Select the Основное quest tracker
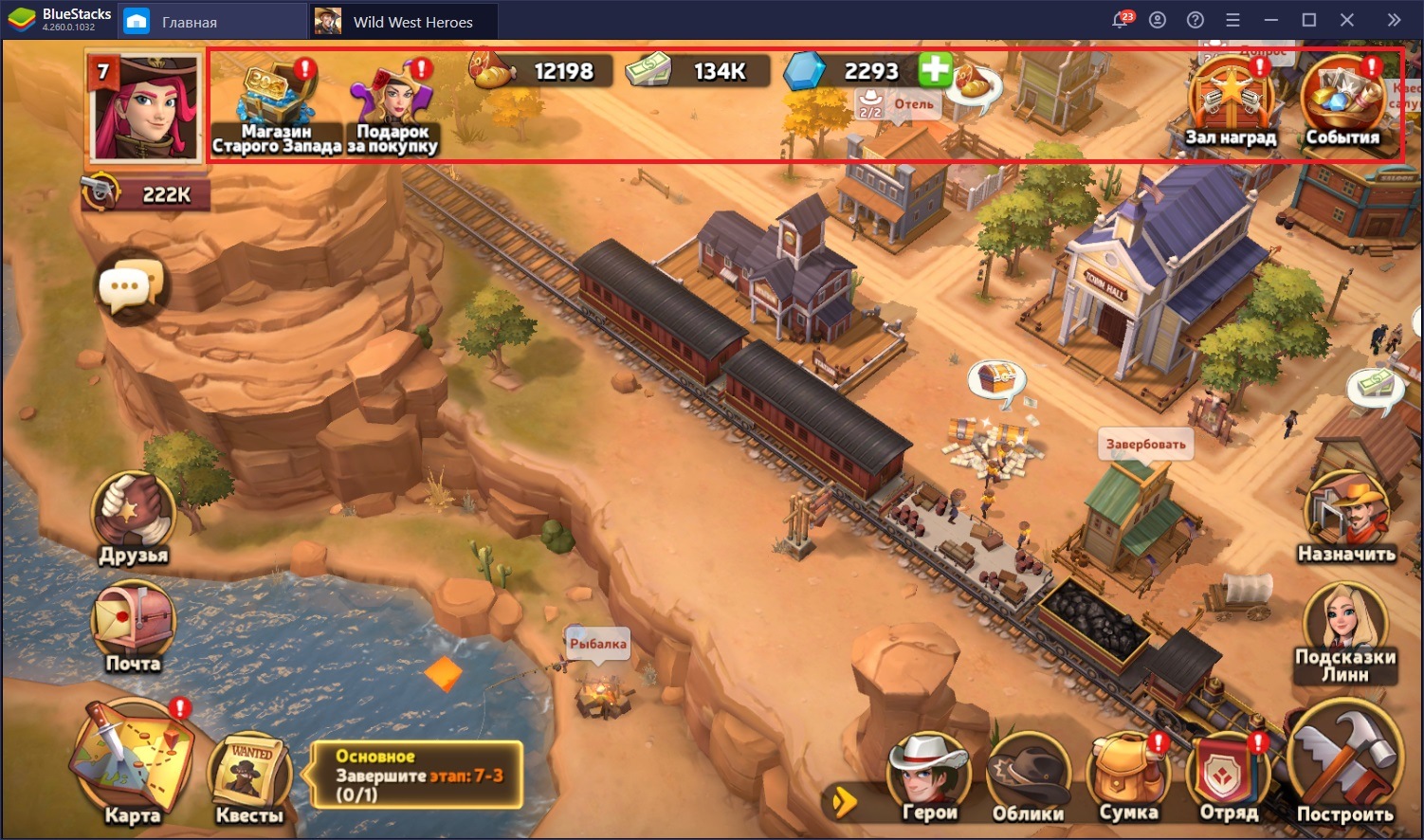 417,776
